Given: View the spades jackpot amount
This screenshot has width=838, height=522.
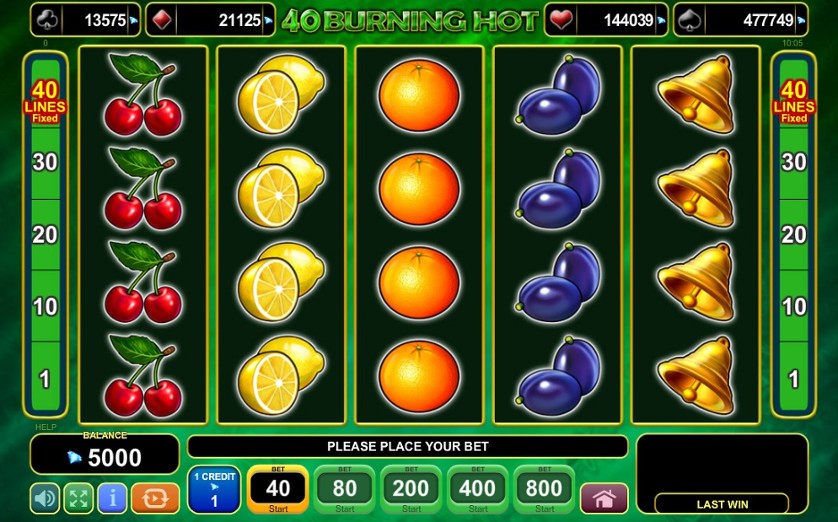Looking at the screenshot, I should tap(741, 20).
